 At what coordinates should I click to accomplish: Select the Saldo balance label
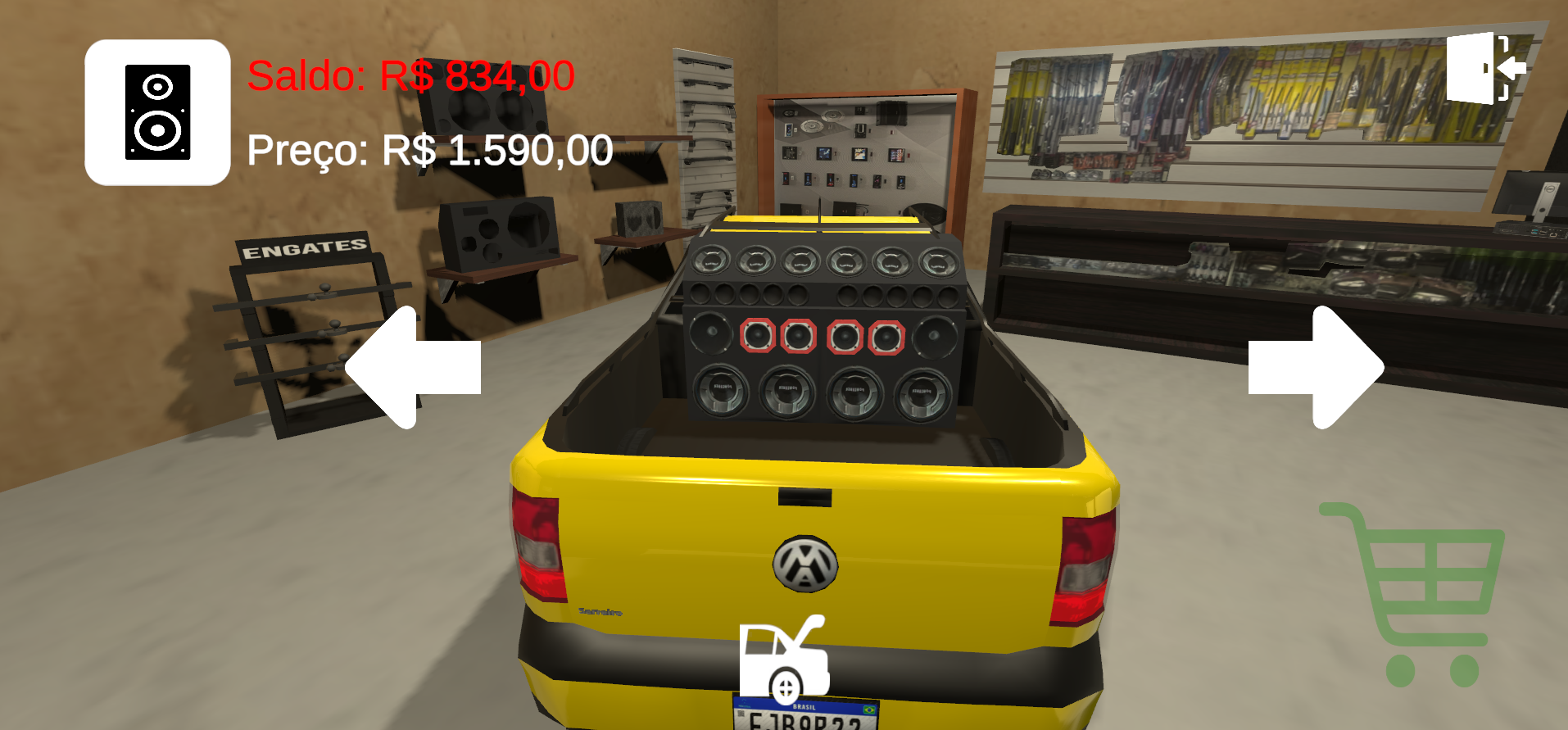point(410,76)
